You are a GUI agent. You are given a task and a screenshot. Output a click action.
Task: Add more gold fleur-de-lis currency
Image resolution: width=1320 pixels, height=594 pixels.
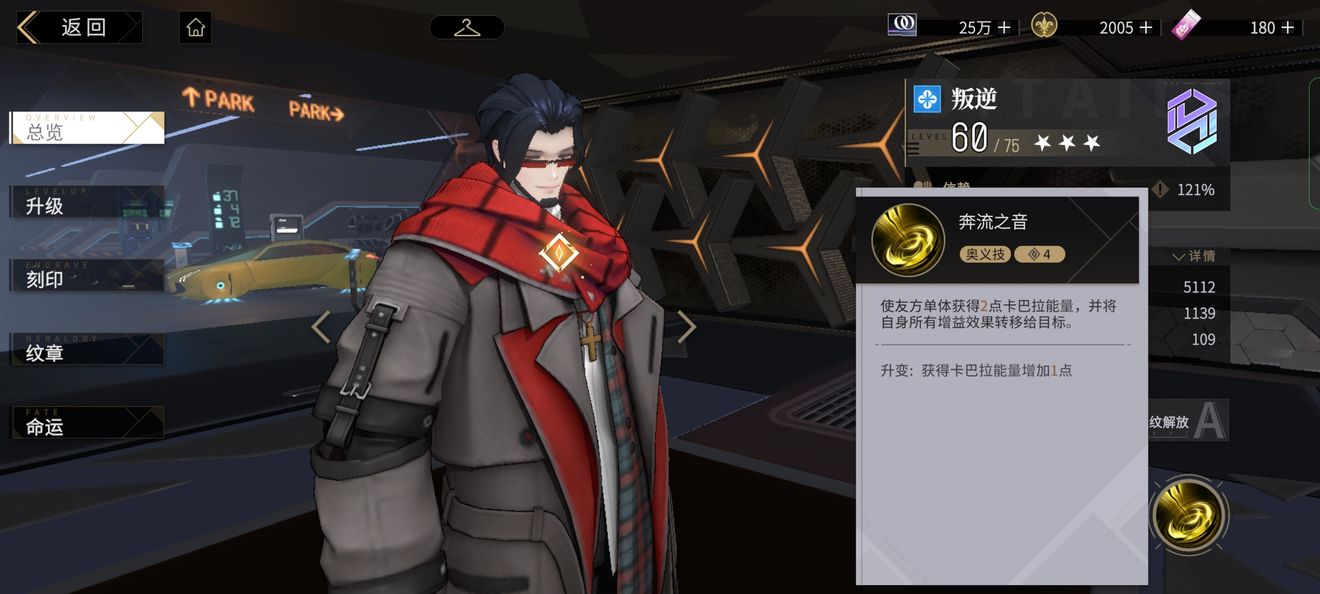click(x=1146, y=28)
